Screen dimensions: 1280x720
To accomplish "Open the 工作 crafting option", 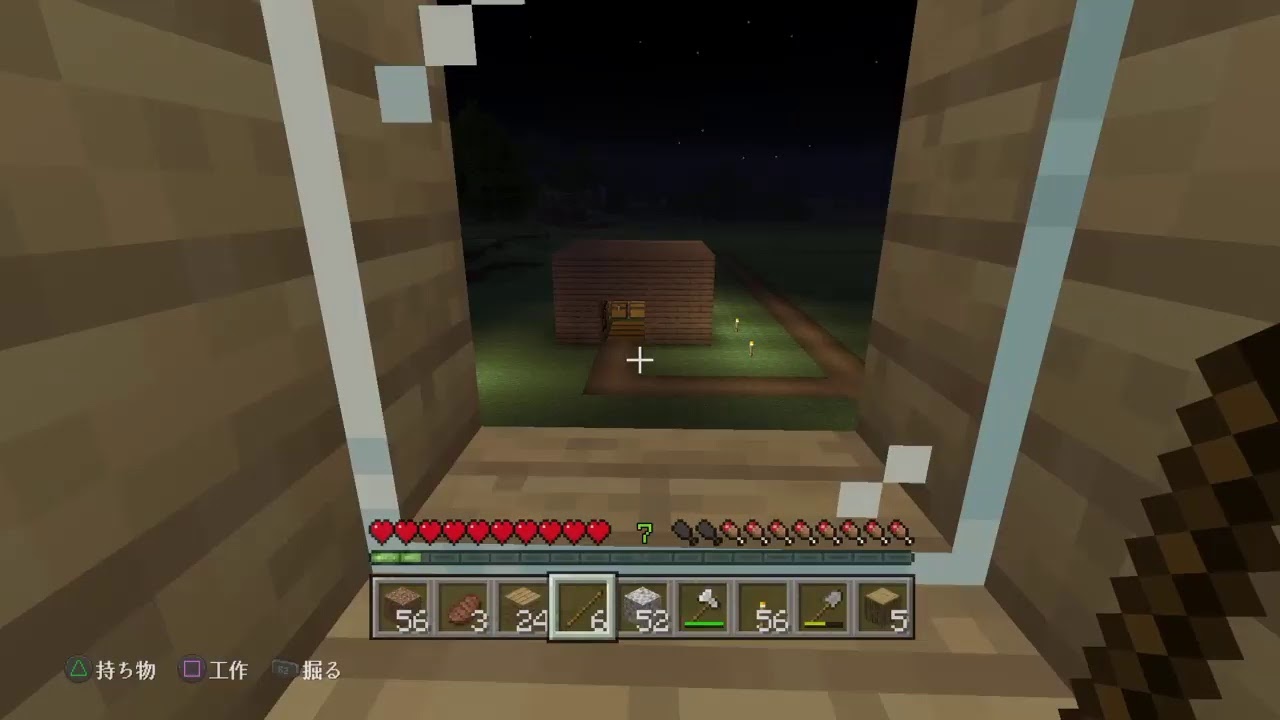I will (230, 671).
